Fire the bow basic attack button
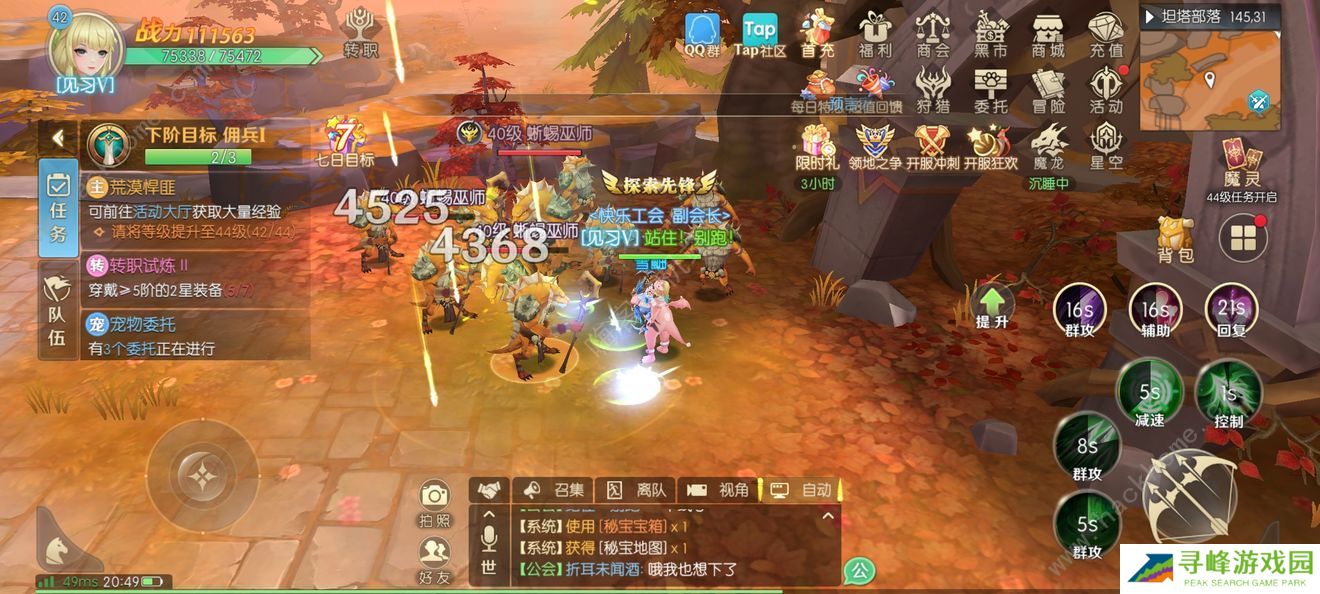The width and height of the screenshot is (1320, 594). (x=1189, y=495)
